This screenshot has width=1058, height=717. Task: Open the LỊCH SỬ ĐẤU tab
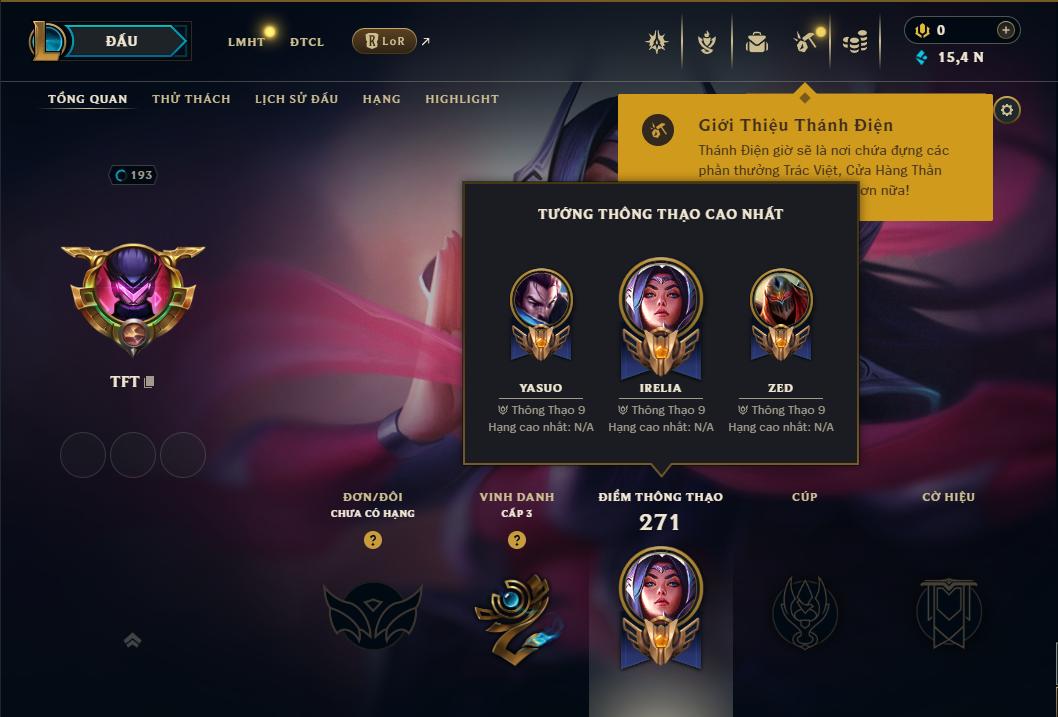(296, 99)
